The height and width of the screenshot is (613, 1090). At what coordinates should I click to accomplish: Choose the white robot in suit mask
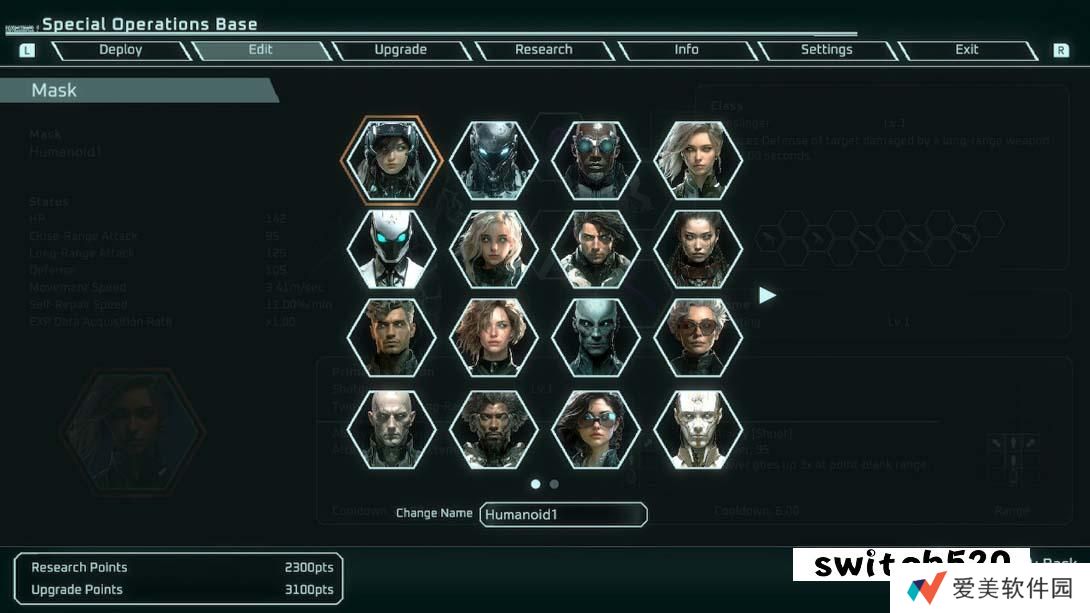[x=391, y=249]
